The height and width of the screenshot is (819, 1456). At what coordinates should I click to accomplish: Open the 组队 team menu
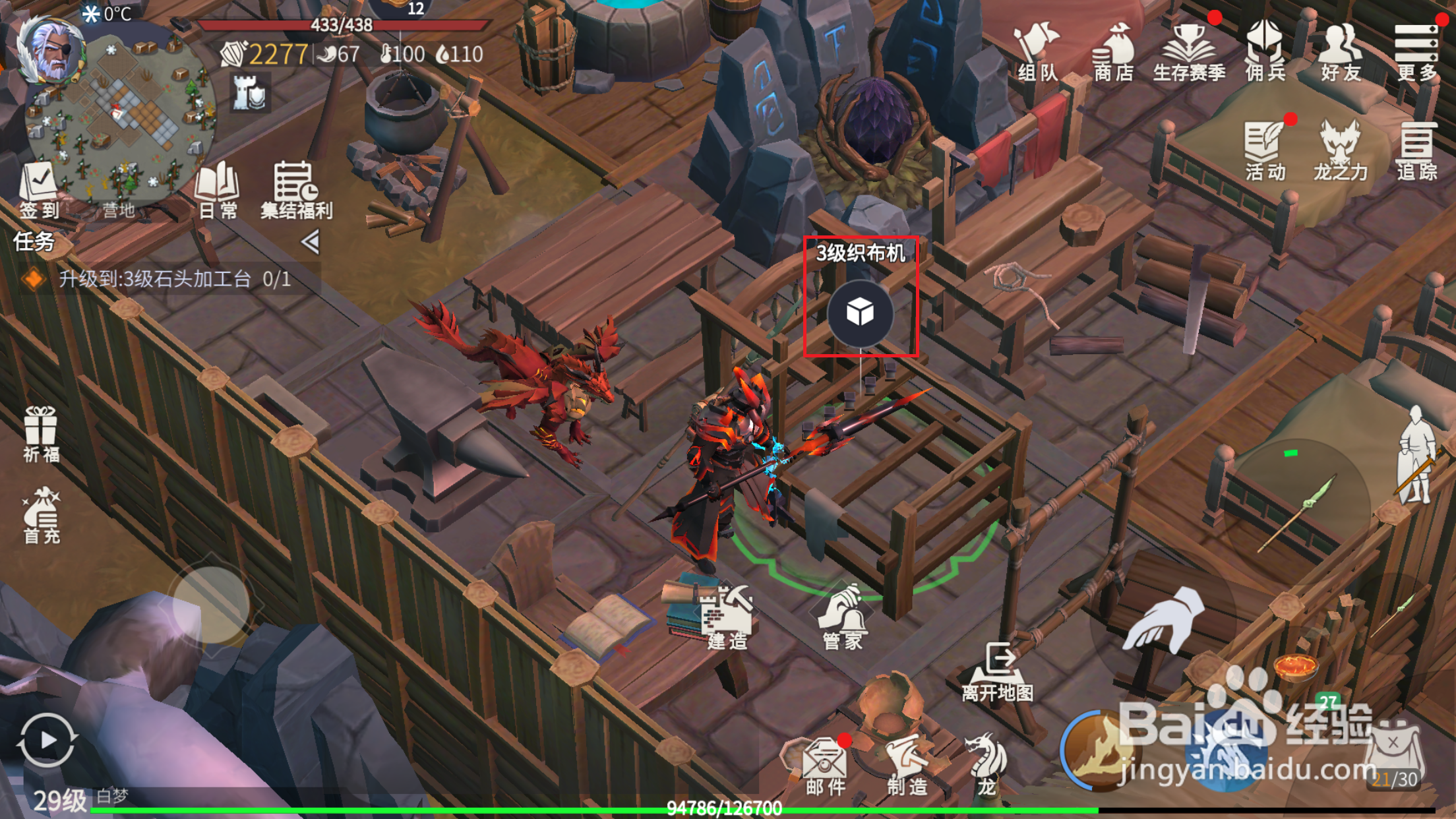(1037, 53)
